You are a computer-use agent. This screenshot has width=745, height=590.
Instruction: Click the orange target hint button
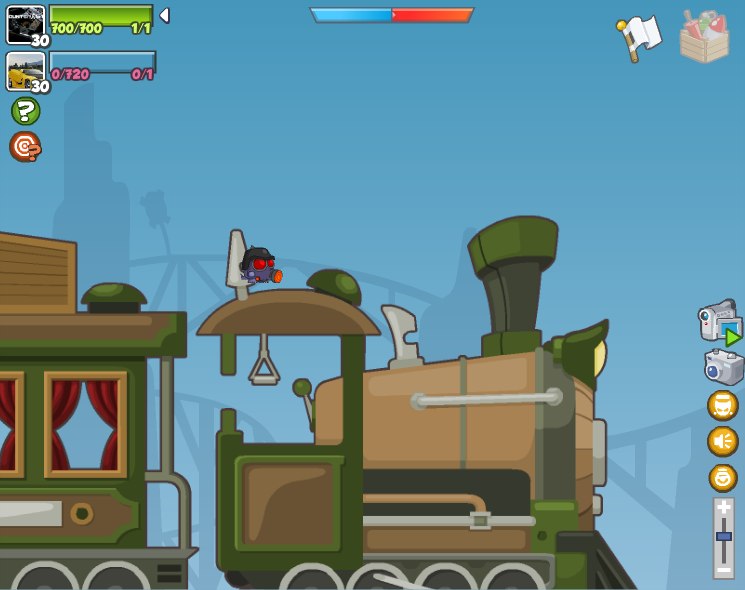click(x=25, y=147)
